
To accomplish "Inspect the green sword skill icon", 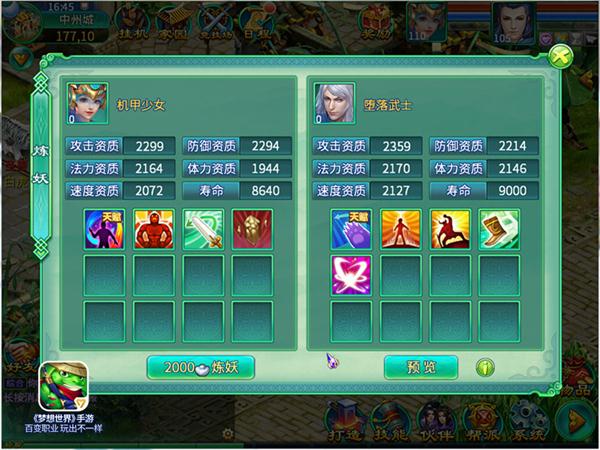I will 203,228.
